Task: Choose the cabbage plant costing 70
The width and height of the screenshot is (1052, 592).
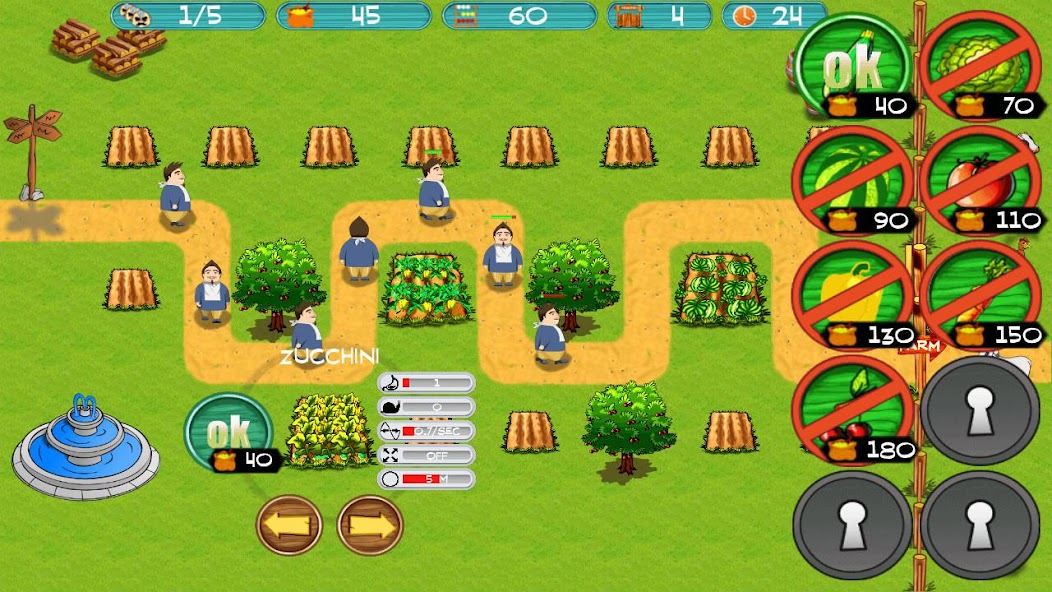Action: [x=980, y=66]
